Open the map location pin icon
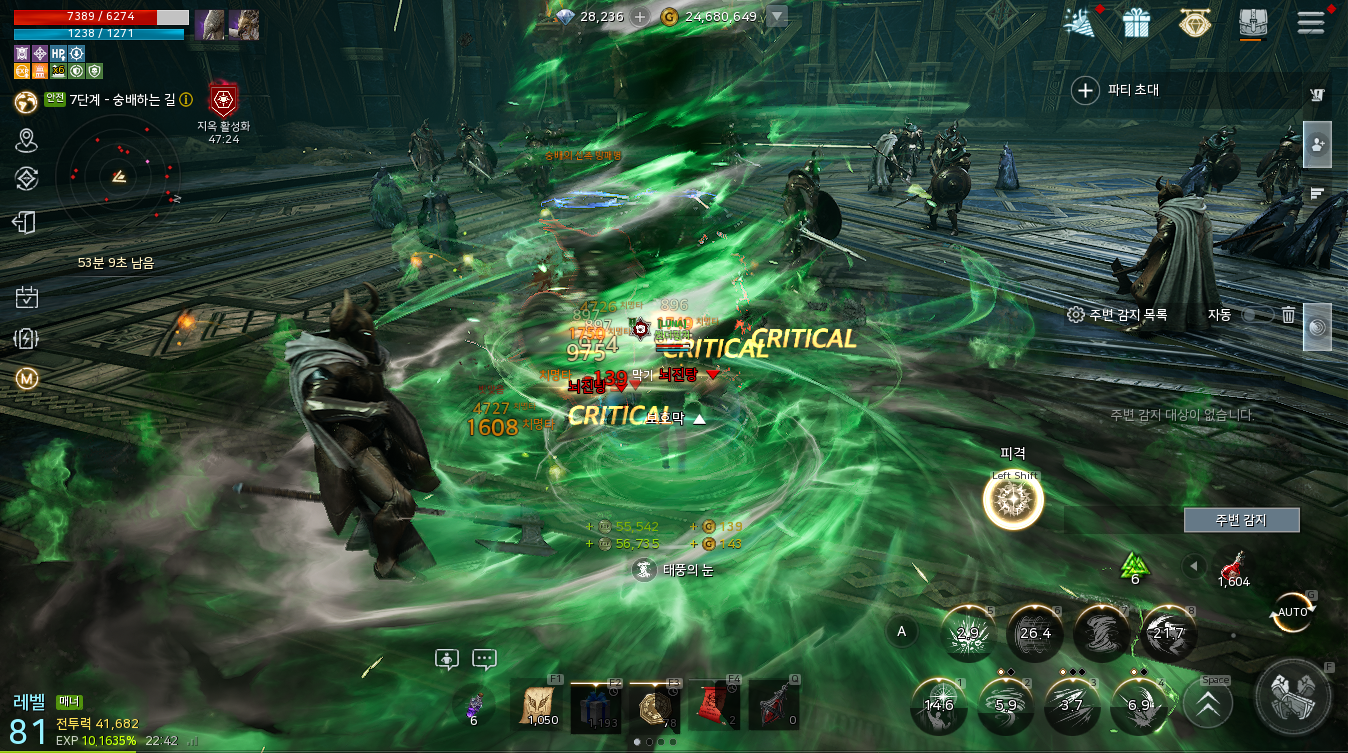Screen dimensions: 1348x753 click(x=27, y=140)
